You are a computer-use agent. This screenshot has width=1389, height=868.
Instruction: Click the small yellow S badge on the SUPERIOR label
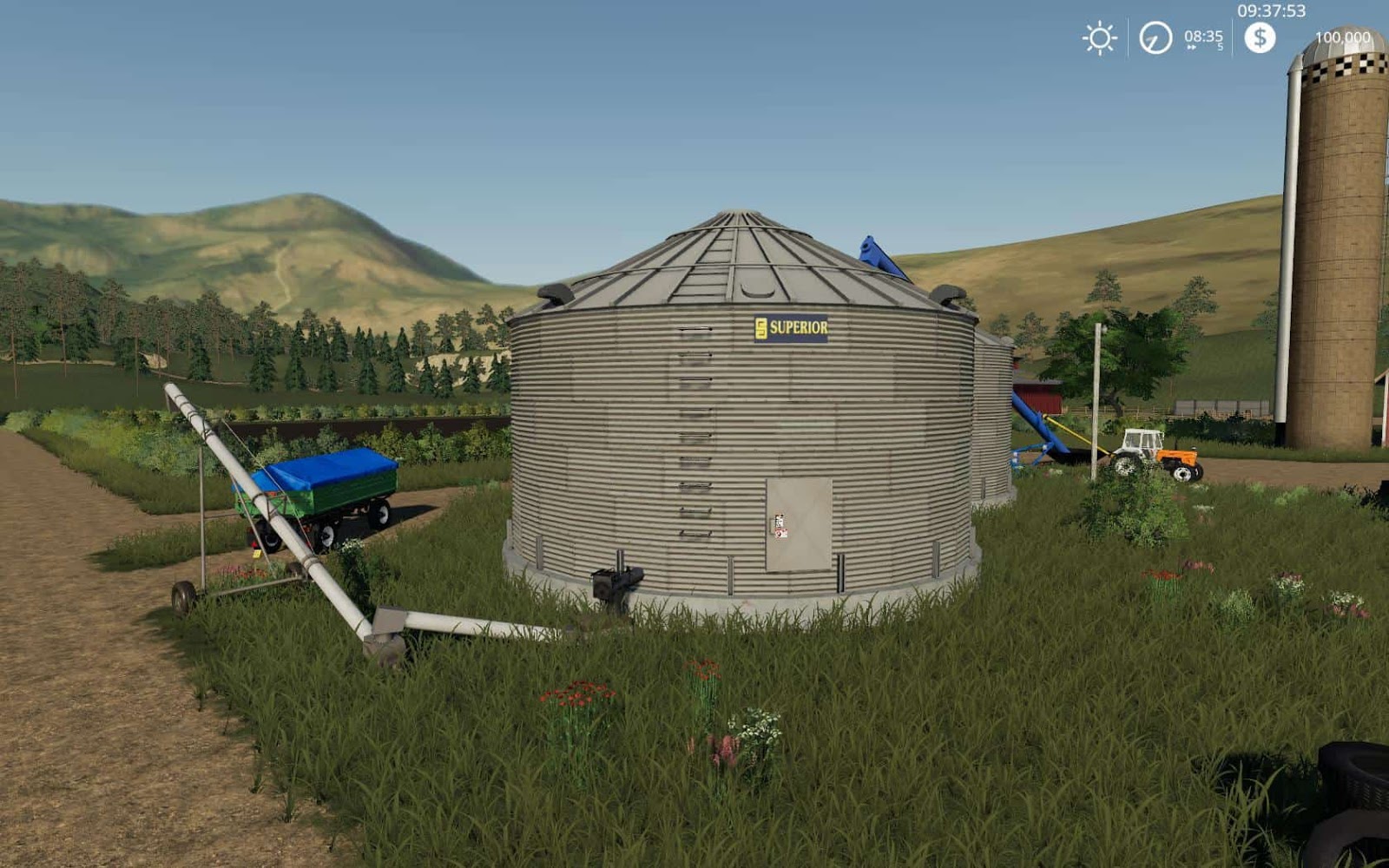[763, 327]
